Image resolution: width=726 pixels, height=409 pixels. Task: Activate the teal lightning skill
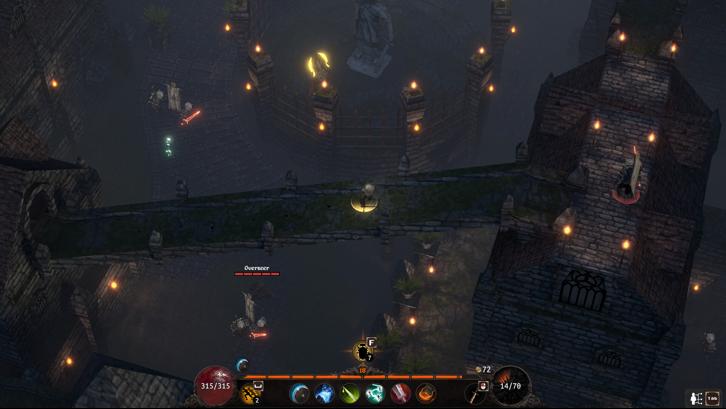375,393
